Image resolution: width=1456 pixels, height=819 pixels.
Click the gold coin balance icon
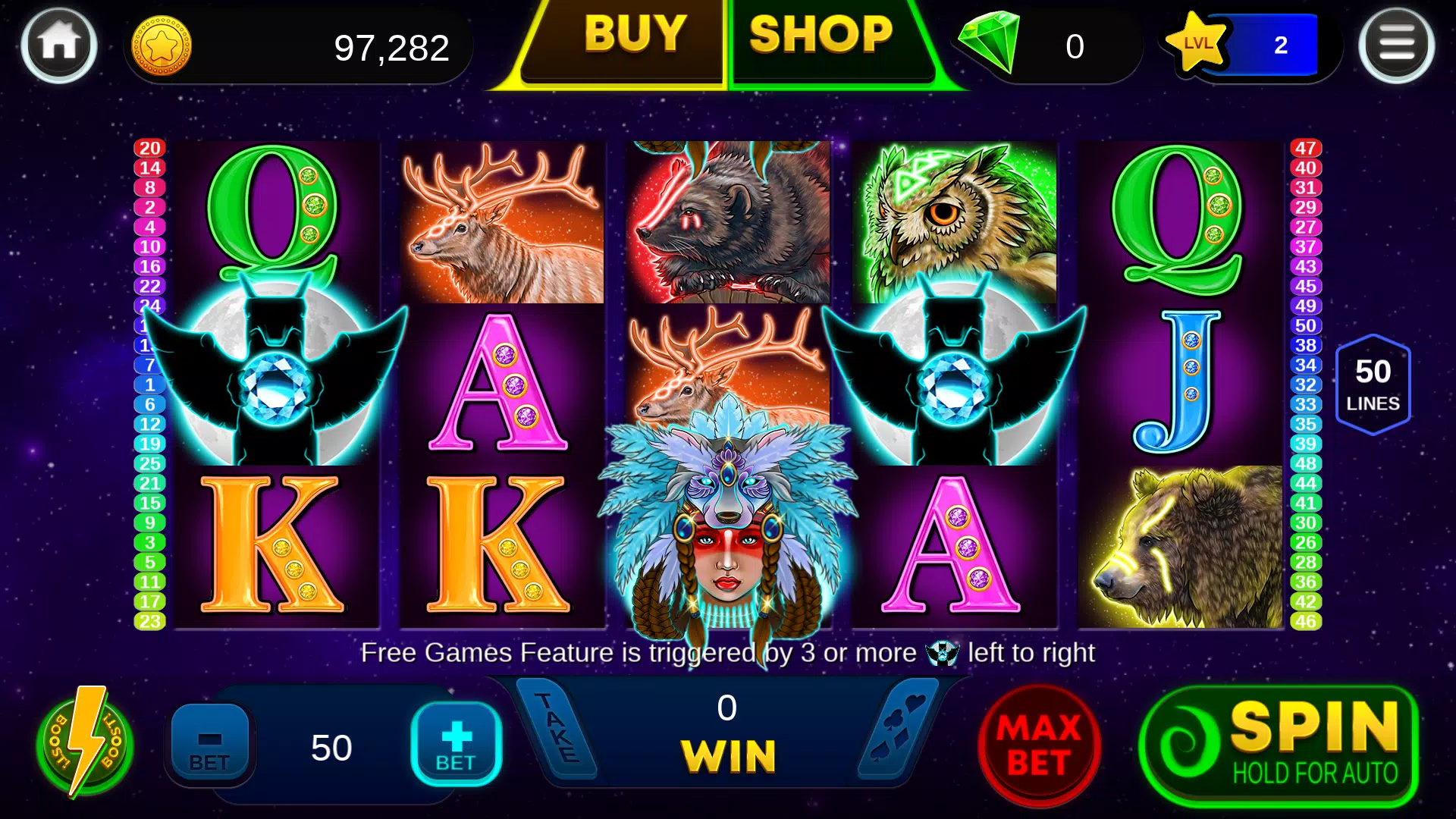[x=162, y=47]
